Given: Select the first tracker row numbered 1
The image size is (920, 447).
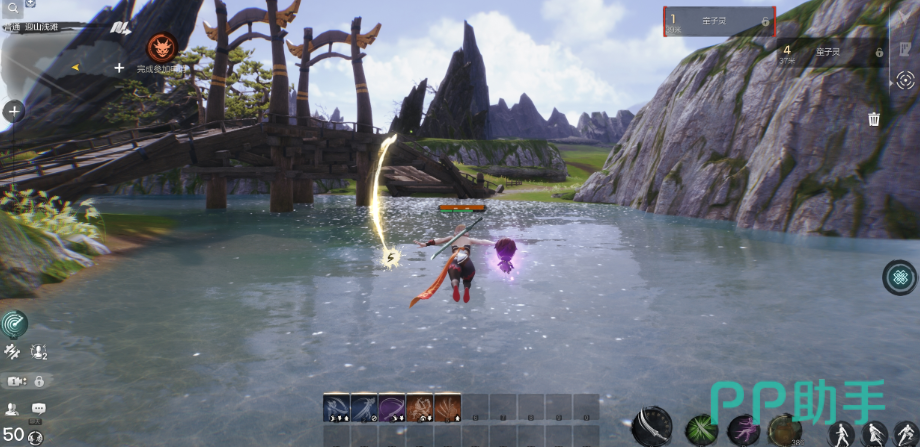Looking at the screenshot, I should point(719,21).
